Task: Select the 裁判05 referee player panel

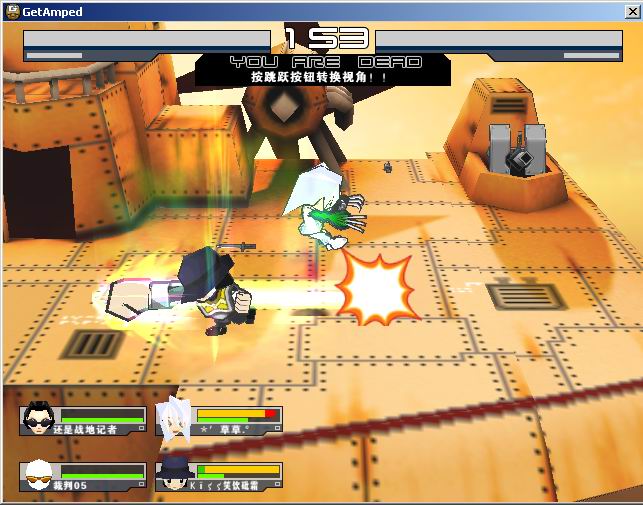Action: (83, 477)
